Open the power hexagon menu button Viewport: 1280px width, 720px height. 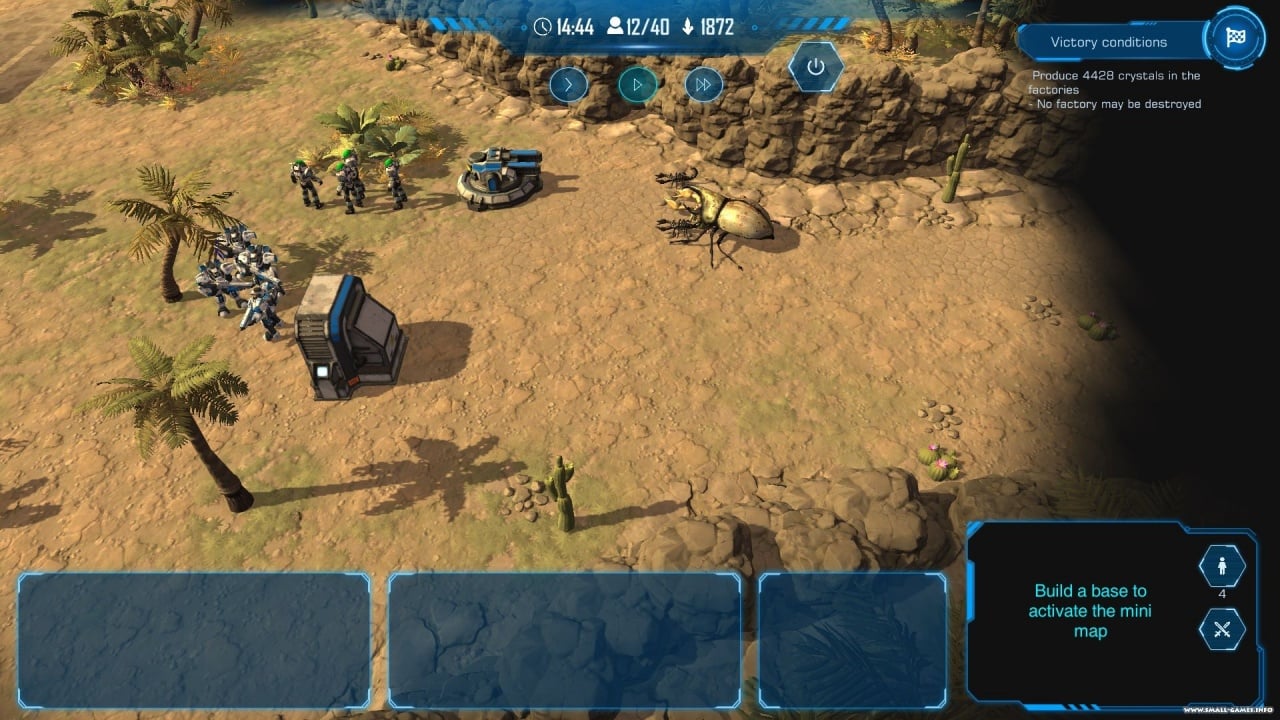815,67
